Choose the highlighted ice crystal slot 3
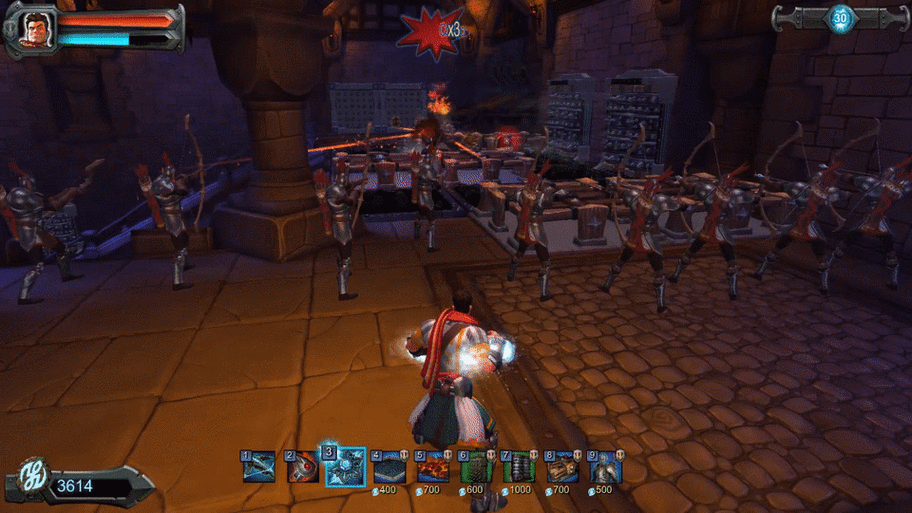The width and height of the screenshot is (912, 513). [345, 467]
